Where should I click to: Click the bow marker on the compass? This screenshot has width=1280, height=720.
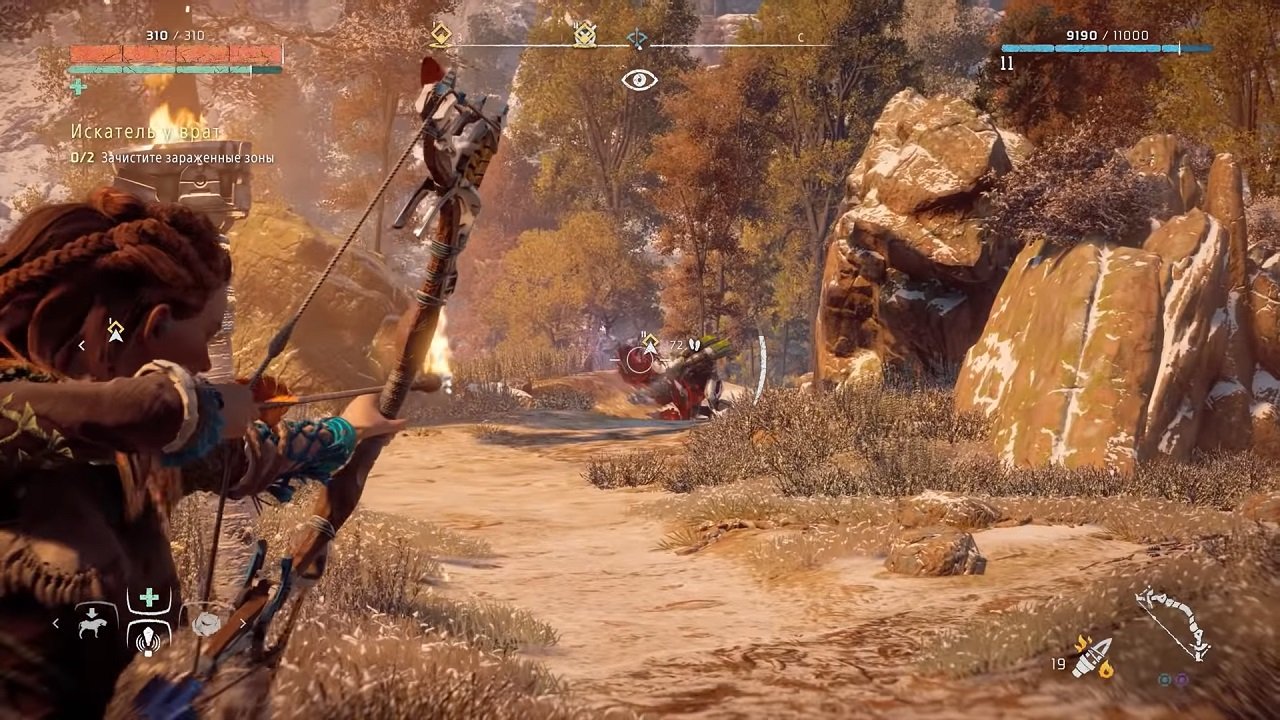[x=637, y=36]
